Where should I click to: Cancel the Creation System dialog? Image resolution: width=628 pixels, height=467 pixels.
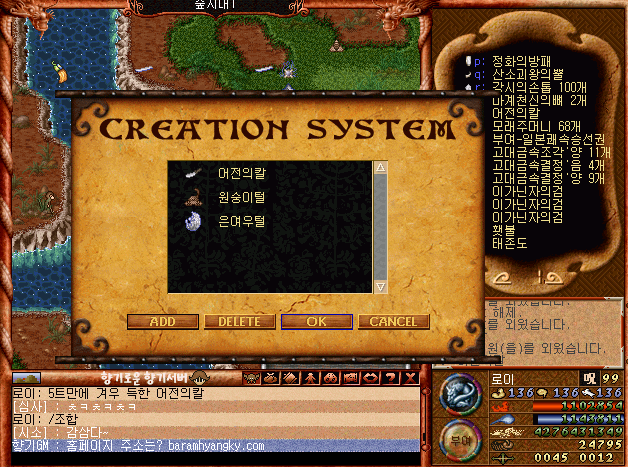tap(393, 322)
